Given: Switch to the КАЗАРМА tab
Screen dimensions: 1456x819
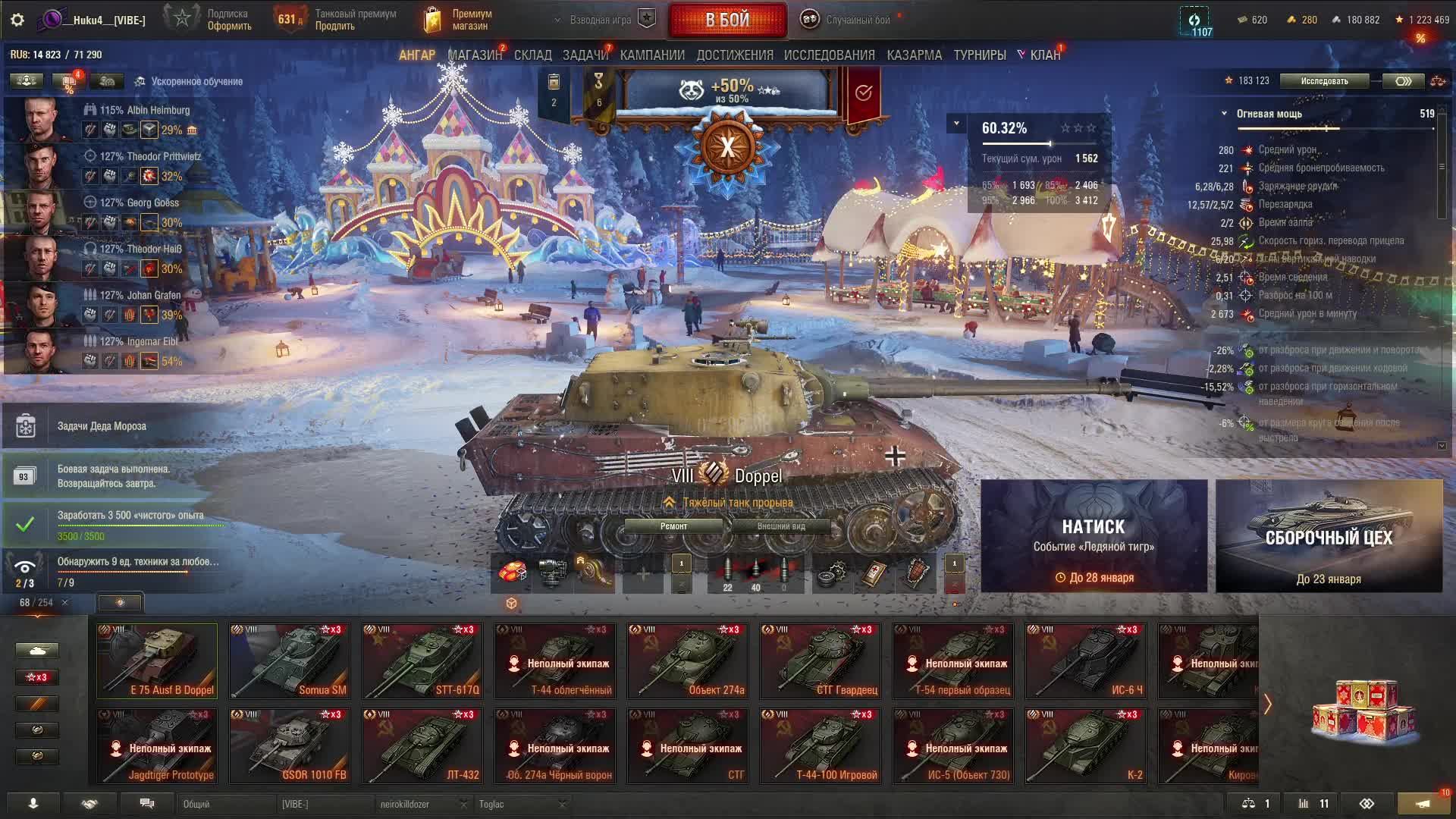Looking at the screenshot, I should tap(914, 55).
